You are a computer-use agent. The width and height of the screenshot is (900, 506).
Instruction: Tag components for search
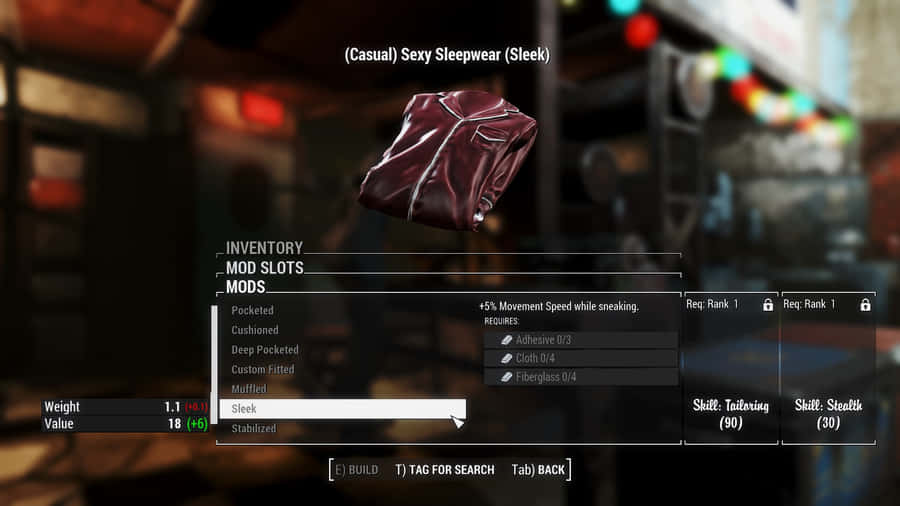coord(444,469)
